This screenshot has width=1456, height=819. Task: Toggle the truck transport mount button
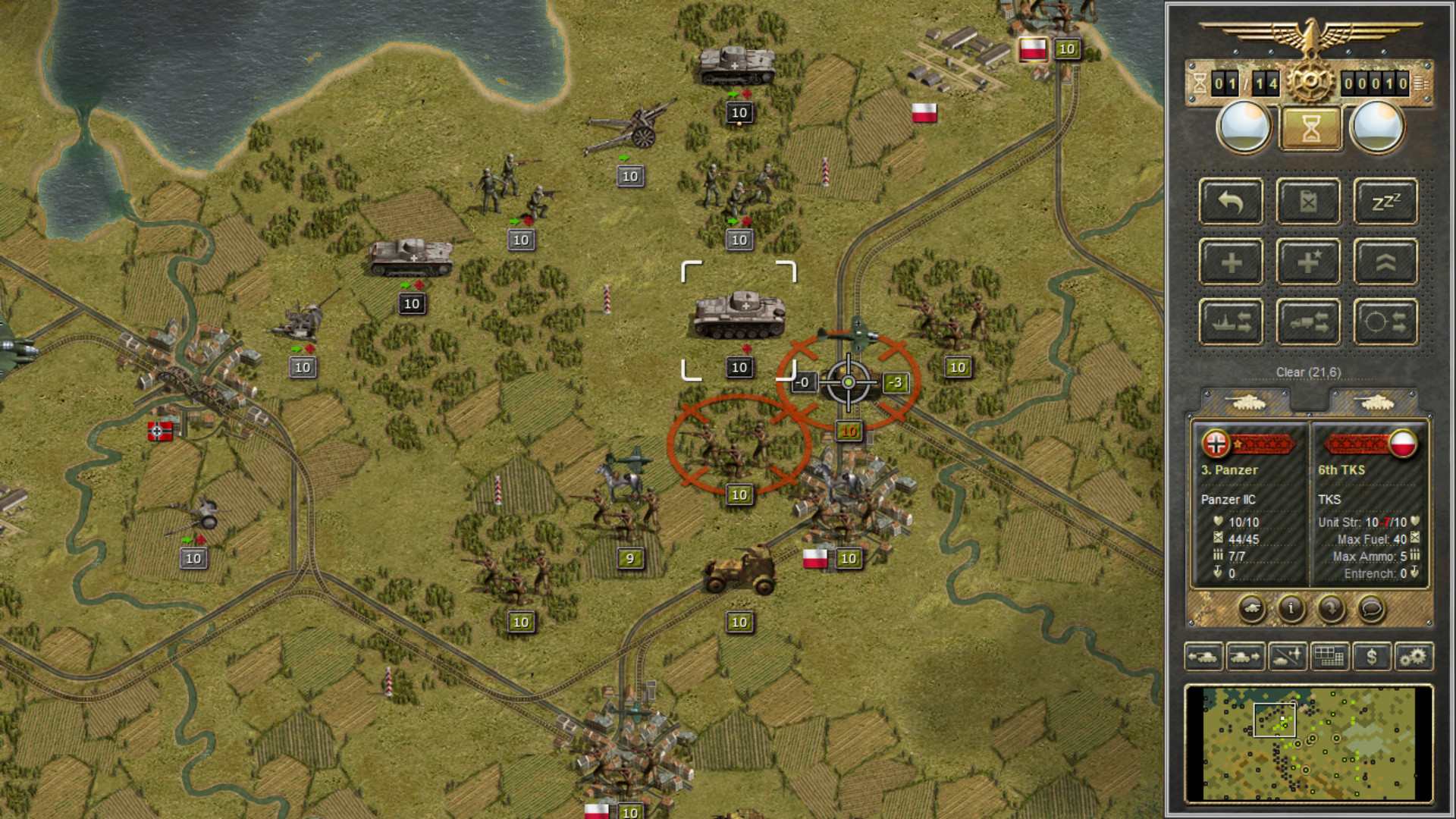click(1308, 322)
